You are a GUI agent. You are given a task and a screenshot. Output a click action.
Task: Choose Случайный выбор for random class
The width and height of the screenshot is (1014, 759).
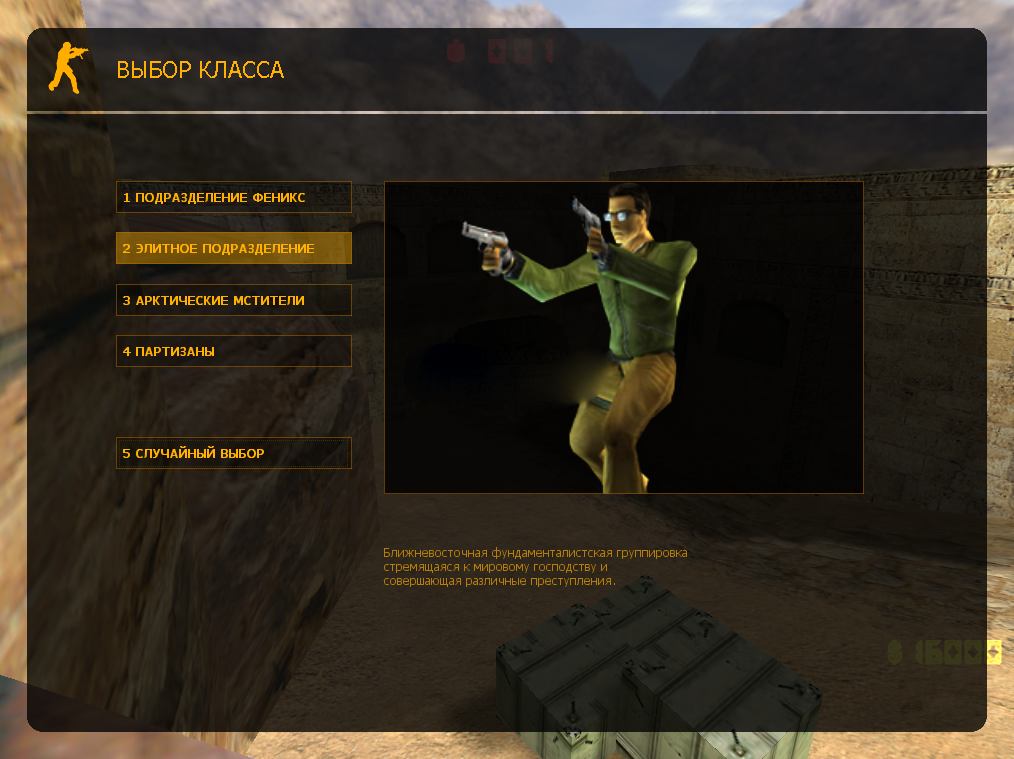[233, 453]
